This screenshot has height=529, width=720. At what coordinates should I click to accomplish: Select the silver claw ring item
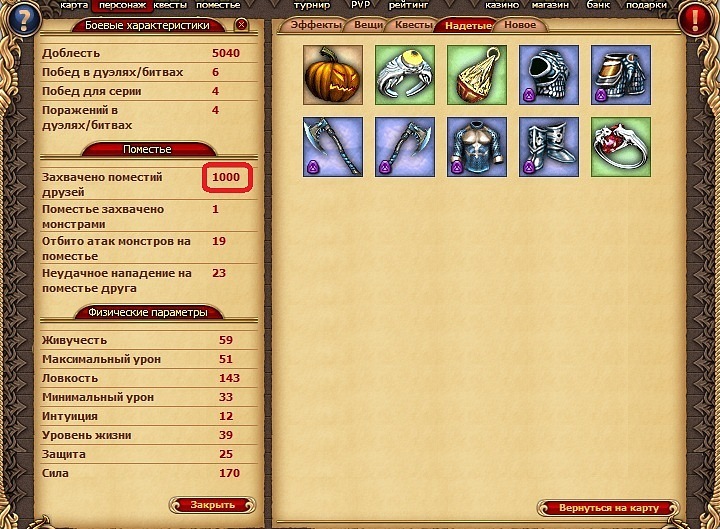tap(400, 70)
